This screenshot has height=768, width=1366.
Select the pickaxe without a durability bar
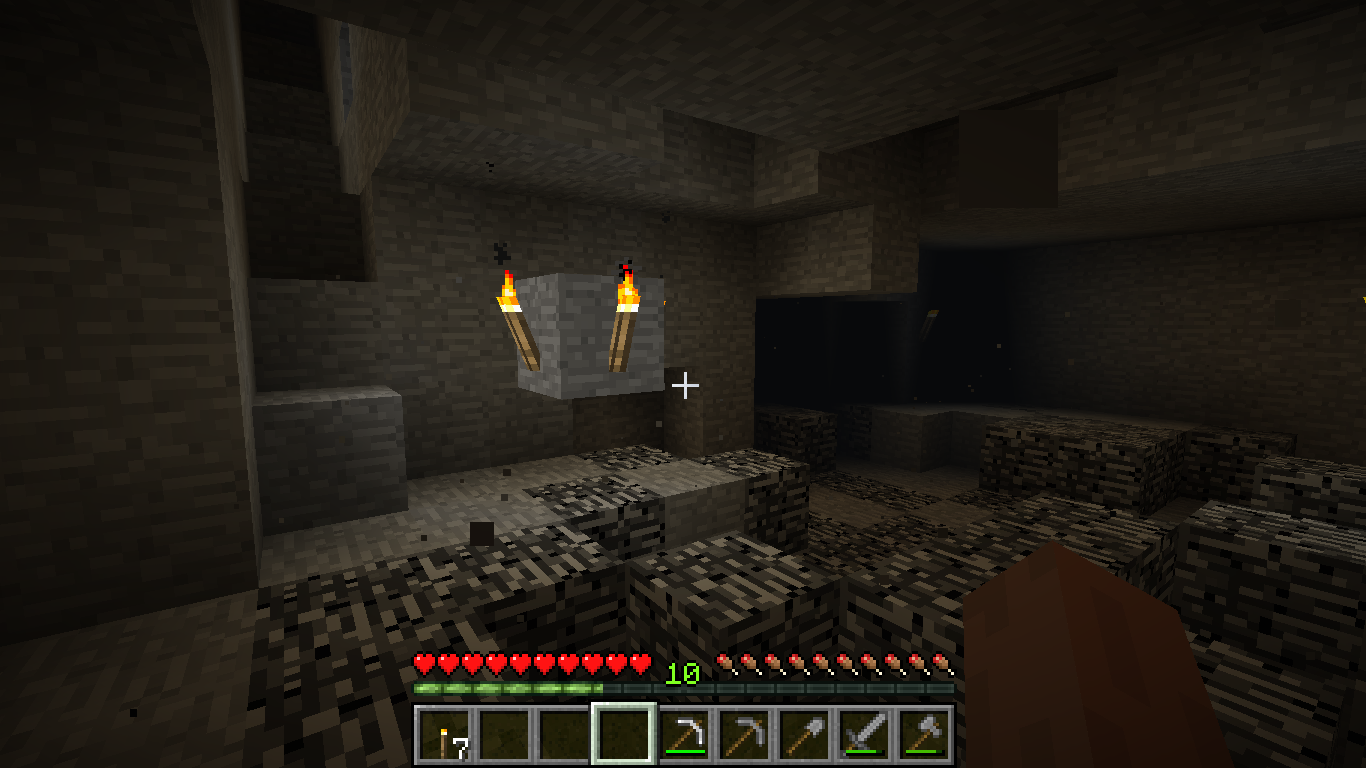[x=744, y=735]
